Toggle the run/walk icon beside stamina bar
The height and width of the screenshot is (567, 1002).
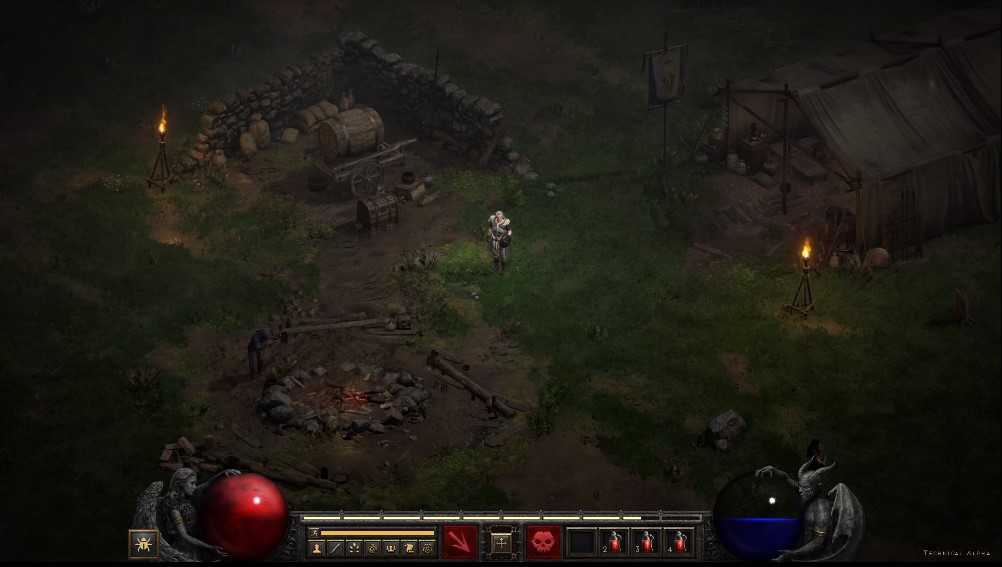314,533
